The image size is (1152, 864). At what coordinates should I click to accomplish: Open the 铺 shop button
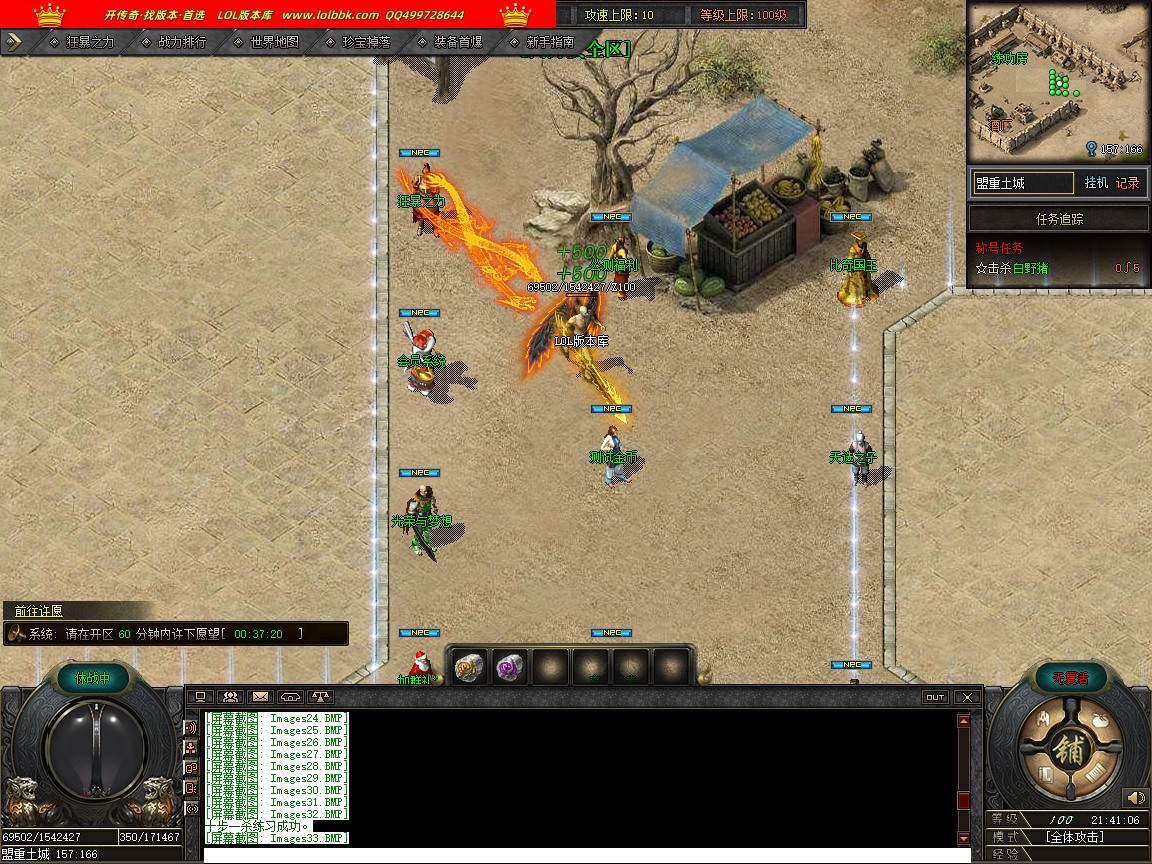click(1068, 752)
